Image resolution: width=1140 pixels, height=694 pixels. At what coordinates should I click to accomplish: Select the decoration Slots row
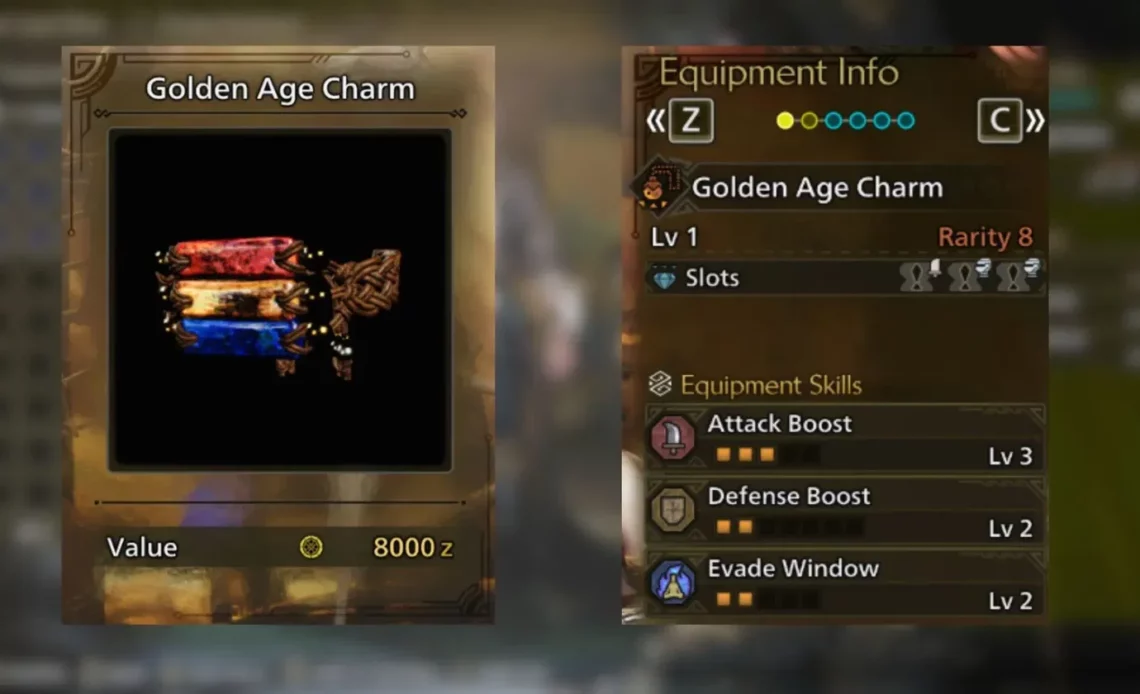point(845,278)
